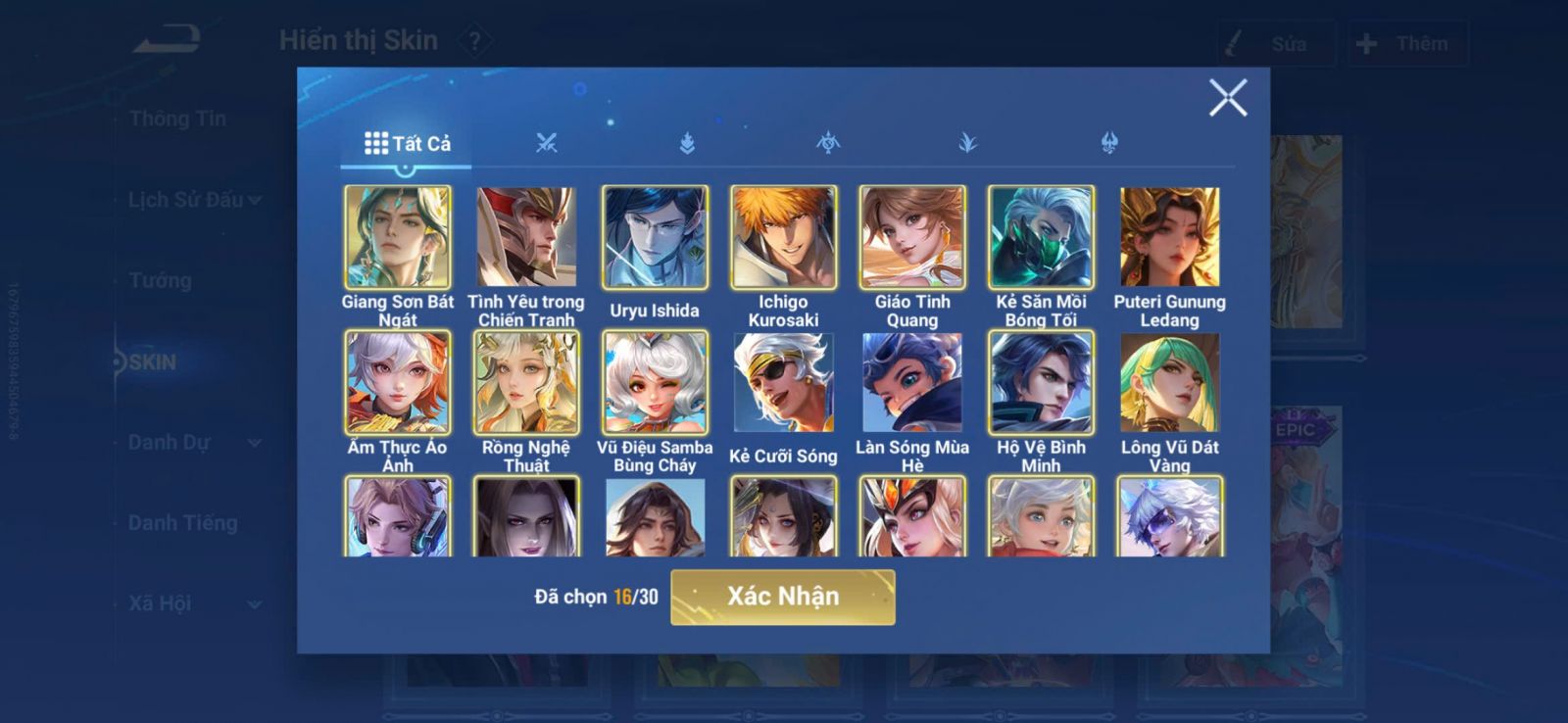Choose the Vũ Điệu Samba Bùng Cháy skin
1568x723 pixels.
point(655,382)
